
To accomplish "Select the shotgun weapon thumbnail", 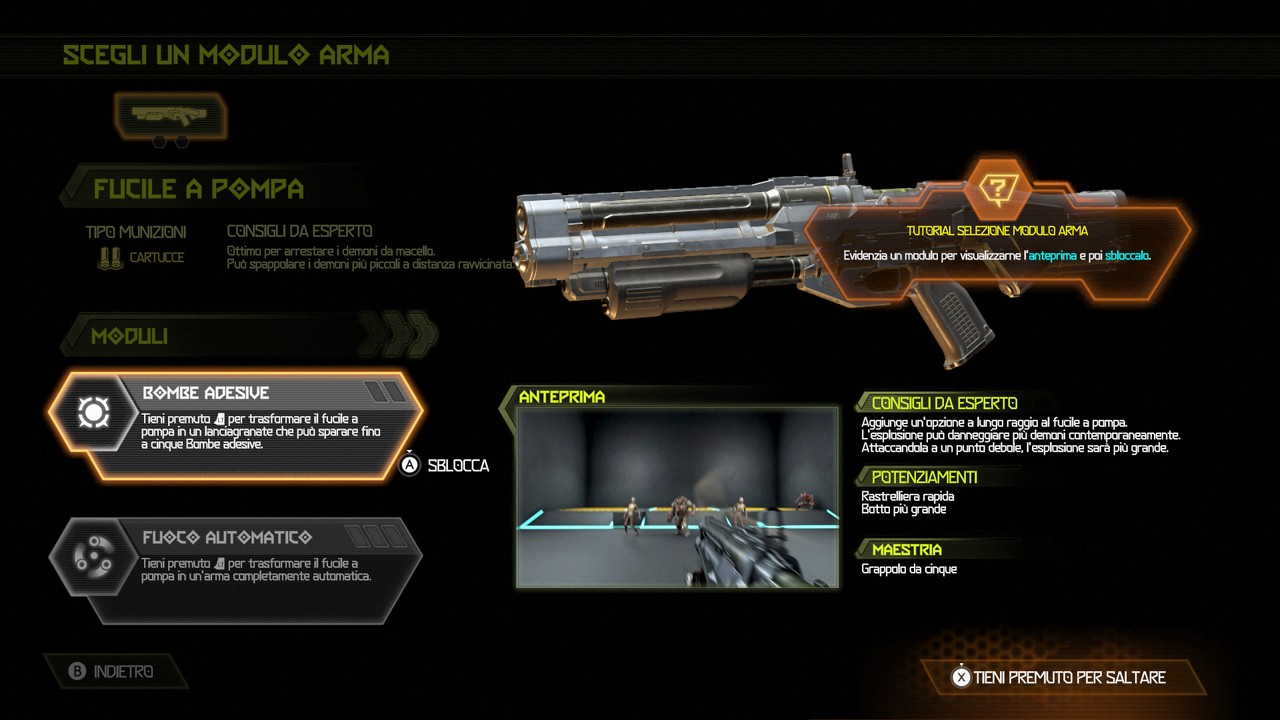I will coord(170,116).
